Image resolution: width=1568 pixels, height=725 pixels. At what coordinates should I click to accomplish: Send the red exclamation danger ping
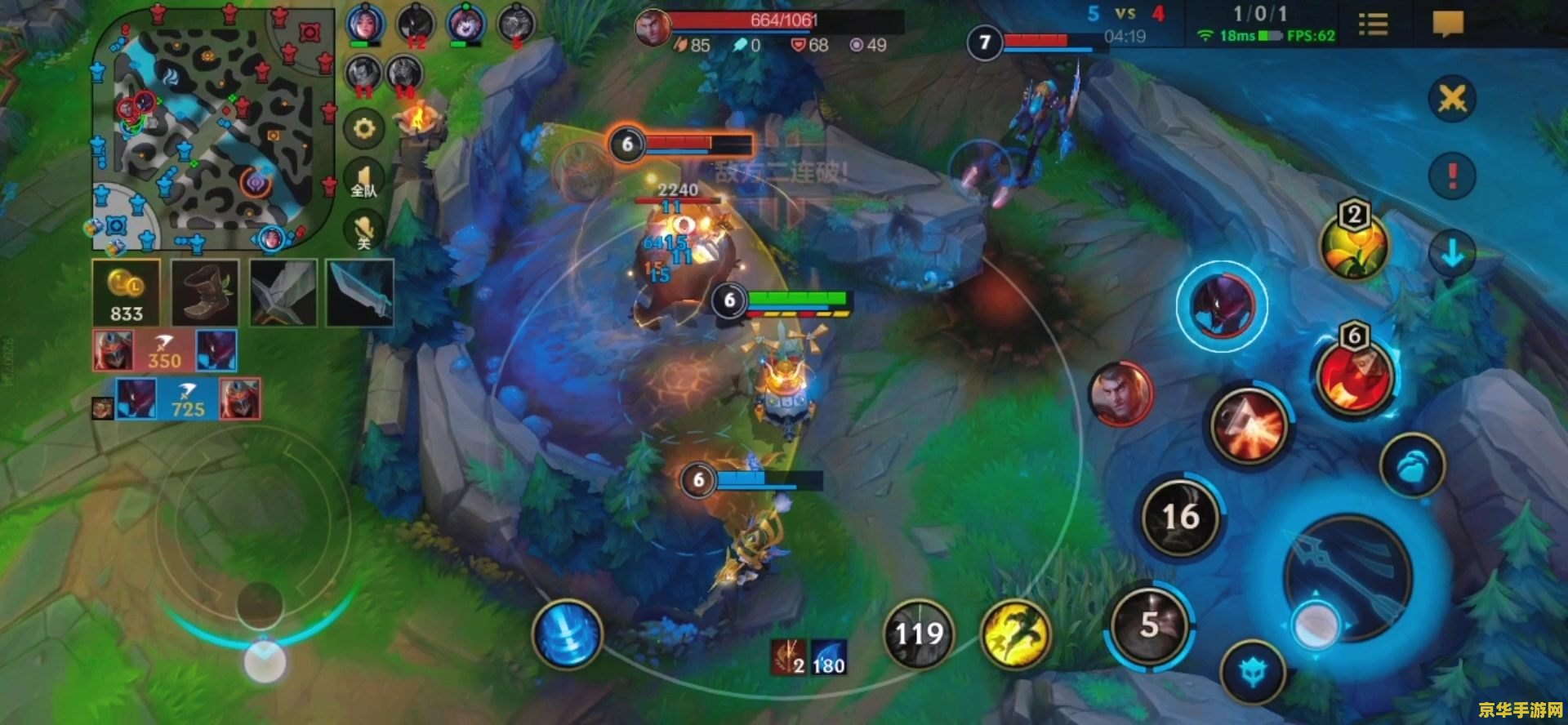pyautogui.click(x=1452, y=175)
